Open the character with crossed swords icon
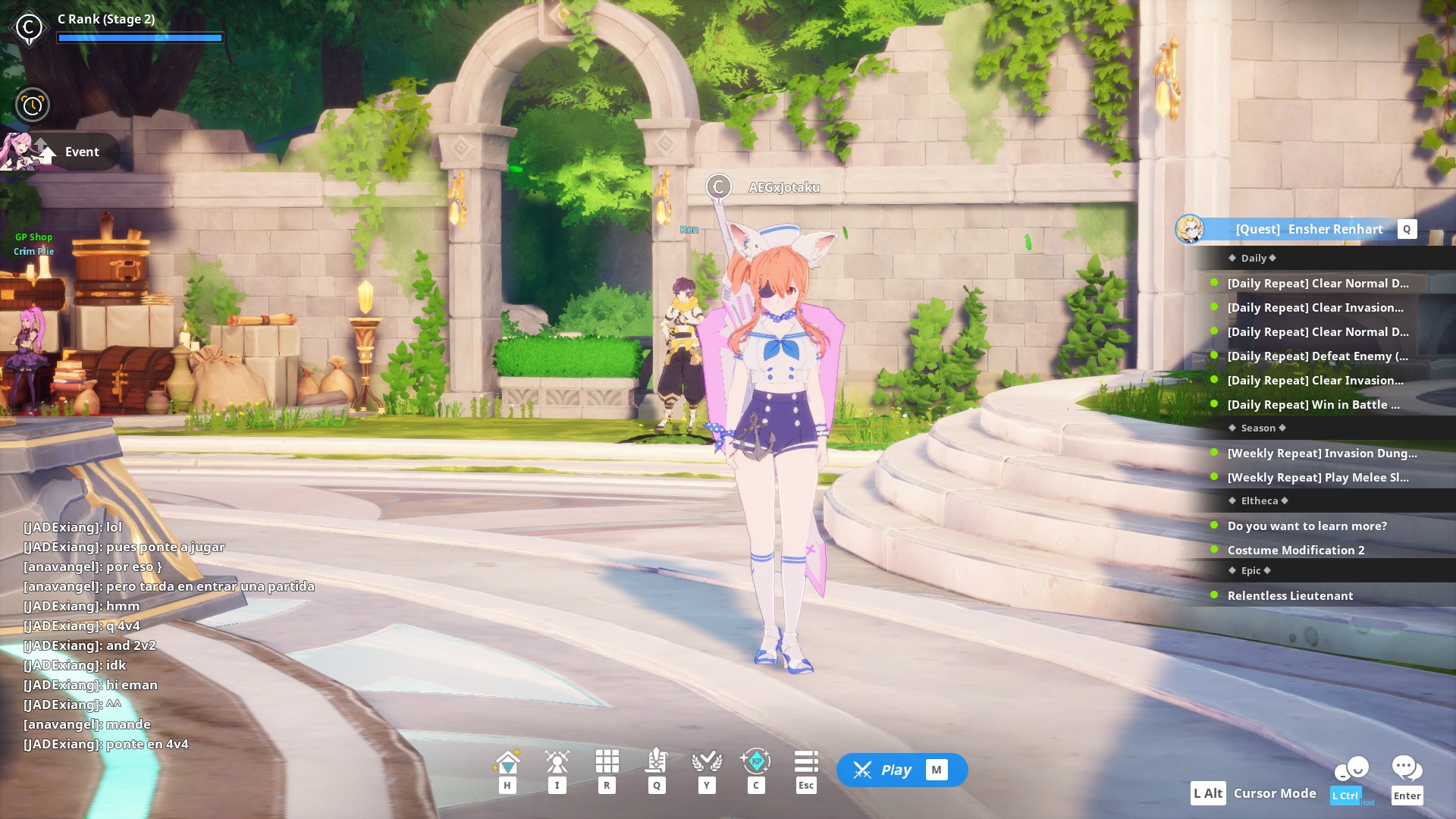Screen dimensions: 1456x819 coord(557,761)
